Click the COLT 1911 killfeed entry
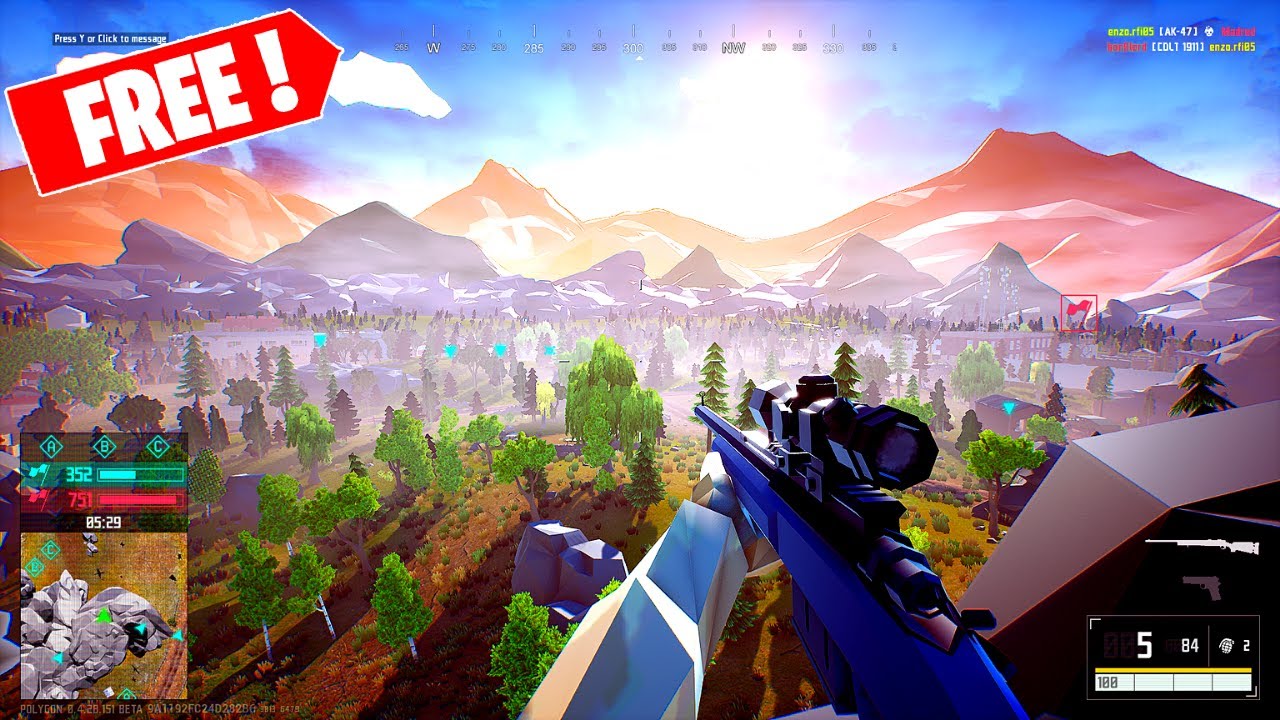Image resolution: width=1280 pixels, height=720 pixels. click(x=1176, y=46)
